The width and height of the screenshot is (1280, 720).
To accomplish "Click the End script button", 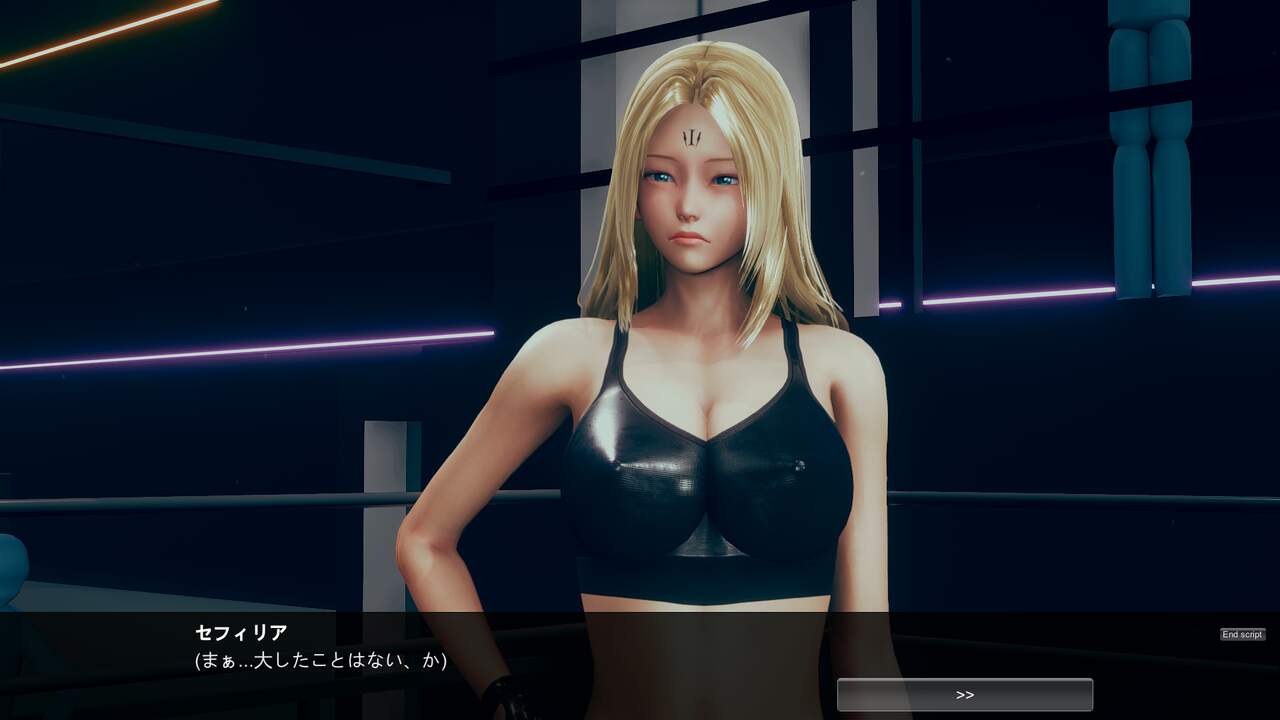I will coord(1242,635).
